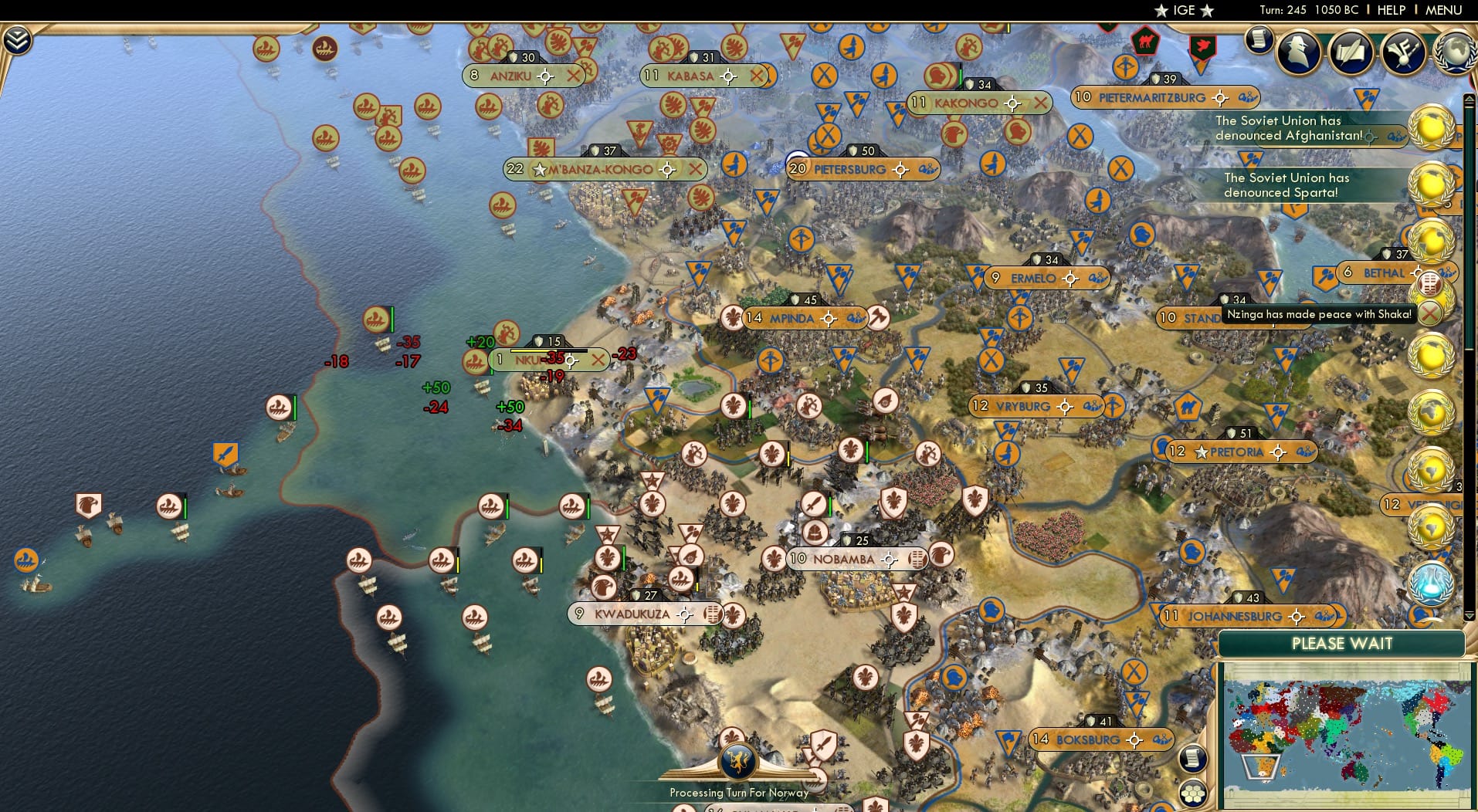This screenshot has height=812, width=1478.
Task: Open the MENU
Action: tap(1442, 10)
